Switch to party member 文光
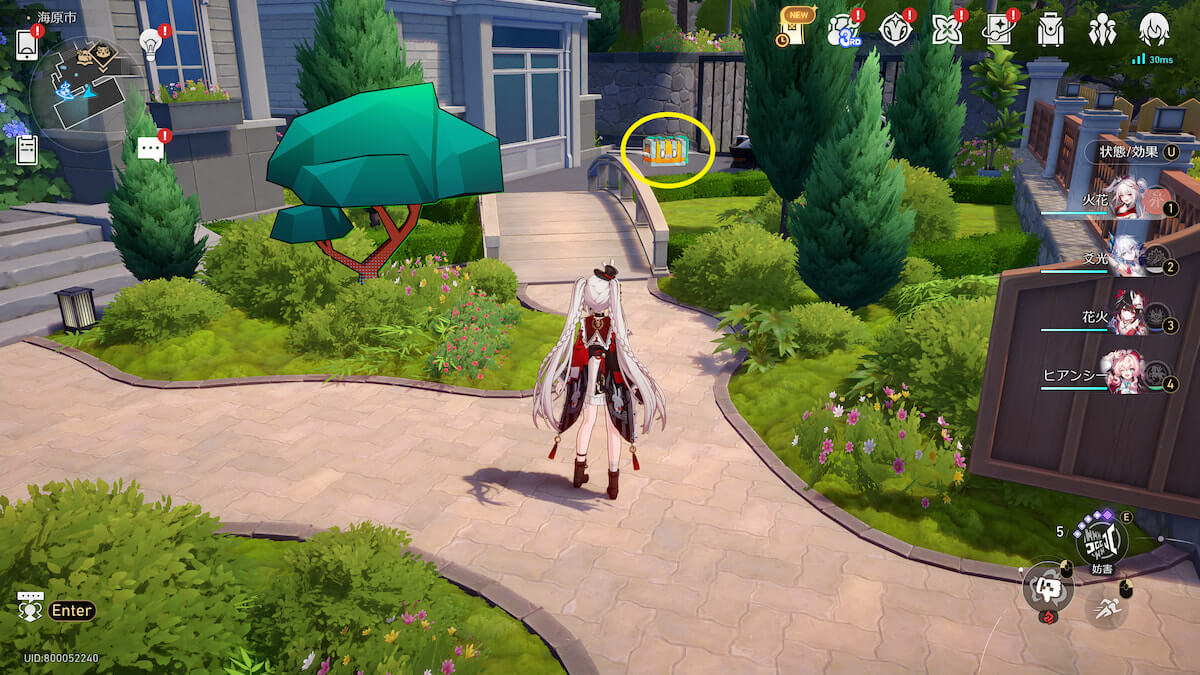Screen dimensions: 1200x675 pos(1124,260)
